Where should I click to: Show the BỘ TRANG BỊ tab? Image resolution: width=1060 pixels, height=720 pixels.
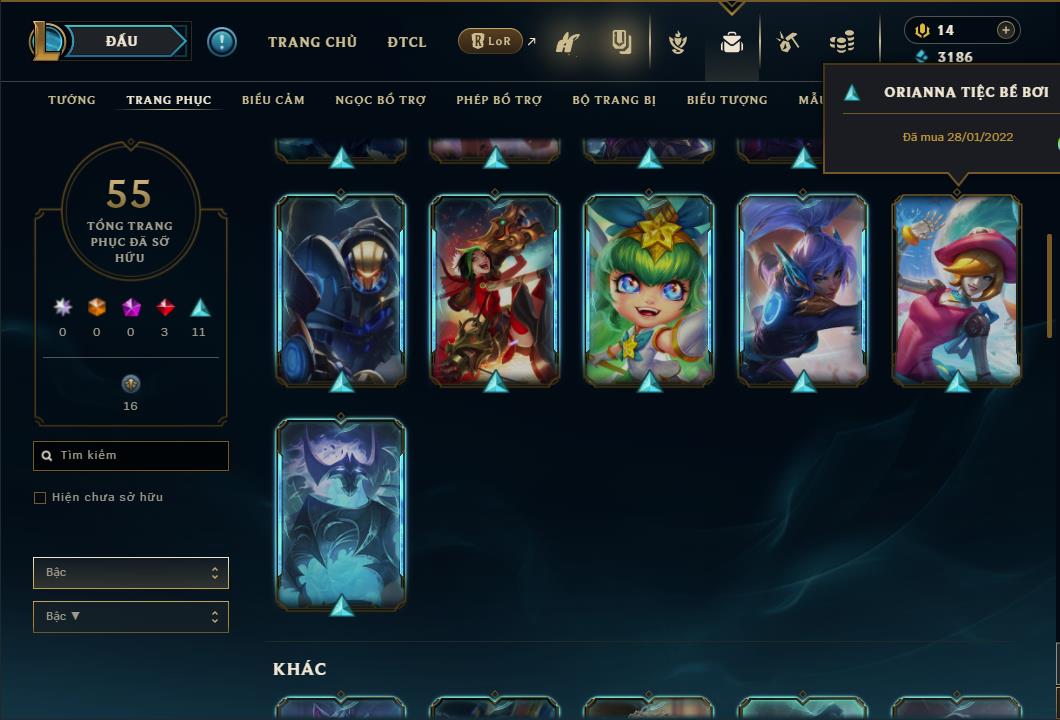point(614,100)
